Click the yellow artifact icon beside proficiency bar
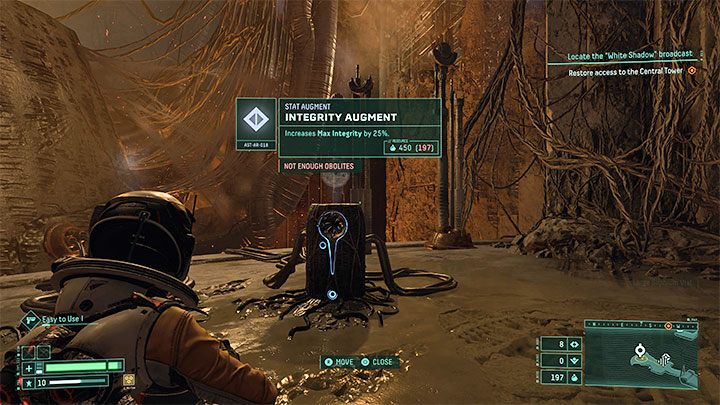The height and width of the screenshot is (405, 720). [130, 381]
